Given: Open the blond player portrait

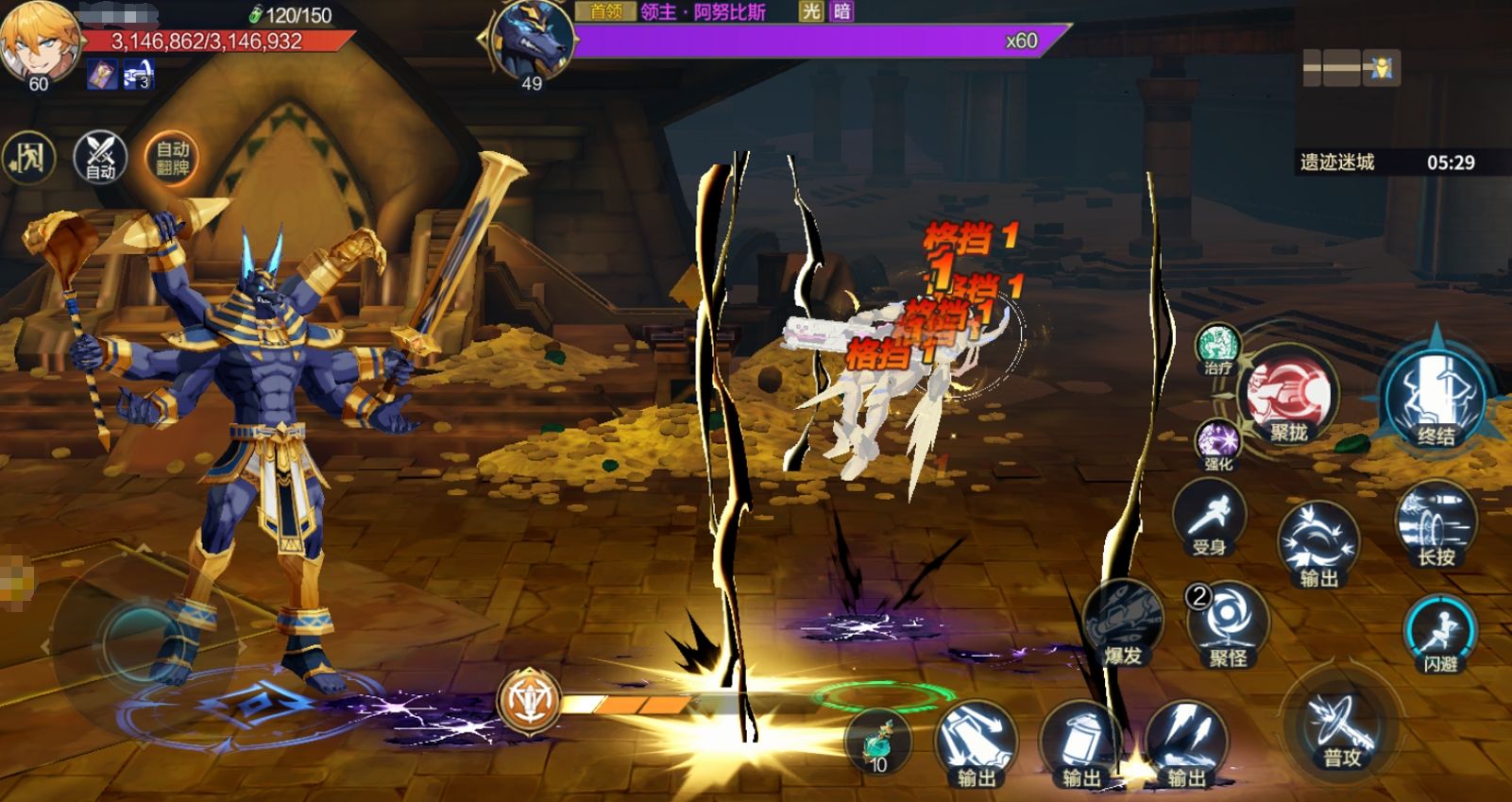Looking at the screenshot, I should 39,43.
